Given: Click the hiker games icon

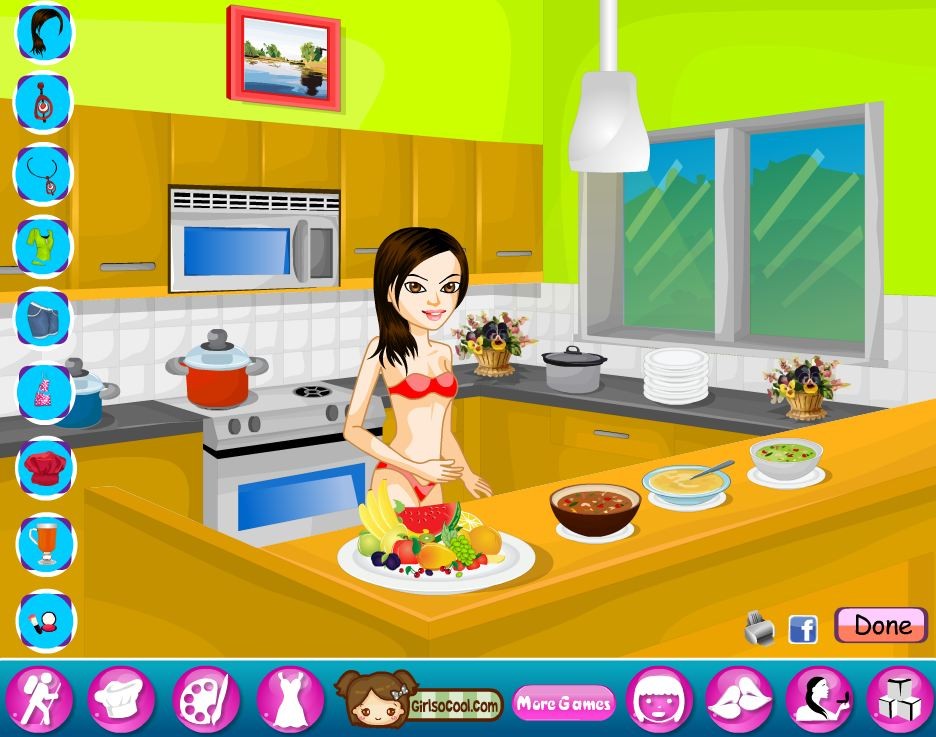Looking at the screenshot, I should point(40,700).
